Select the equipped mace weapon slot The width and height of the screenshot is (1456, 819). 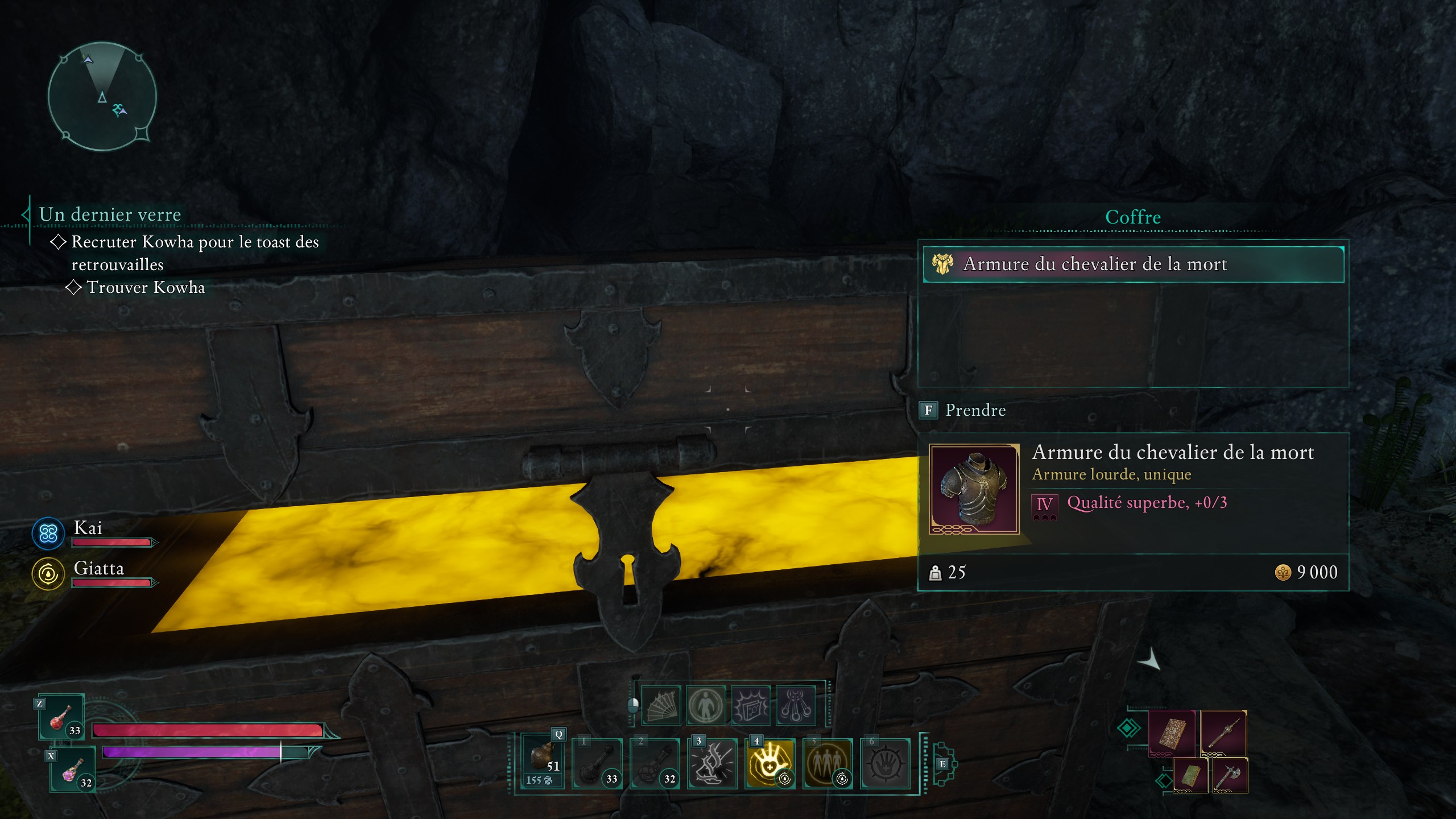pos(1223,733)
